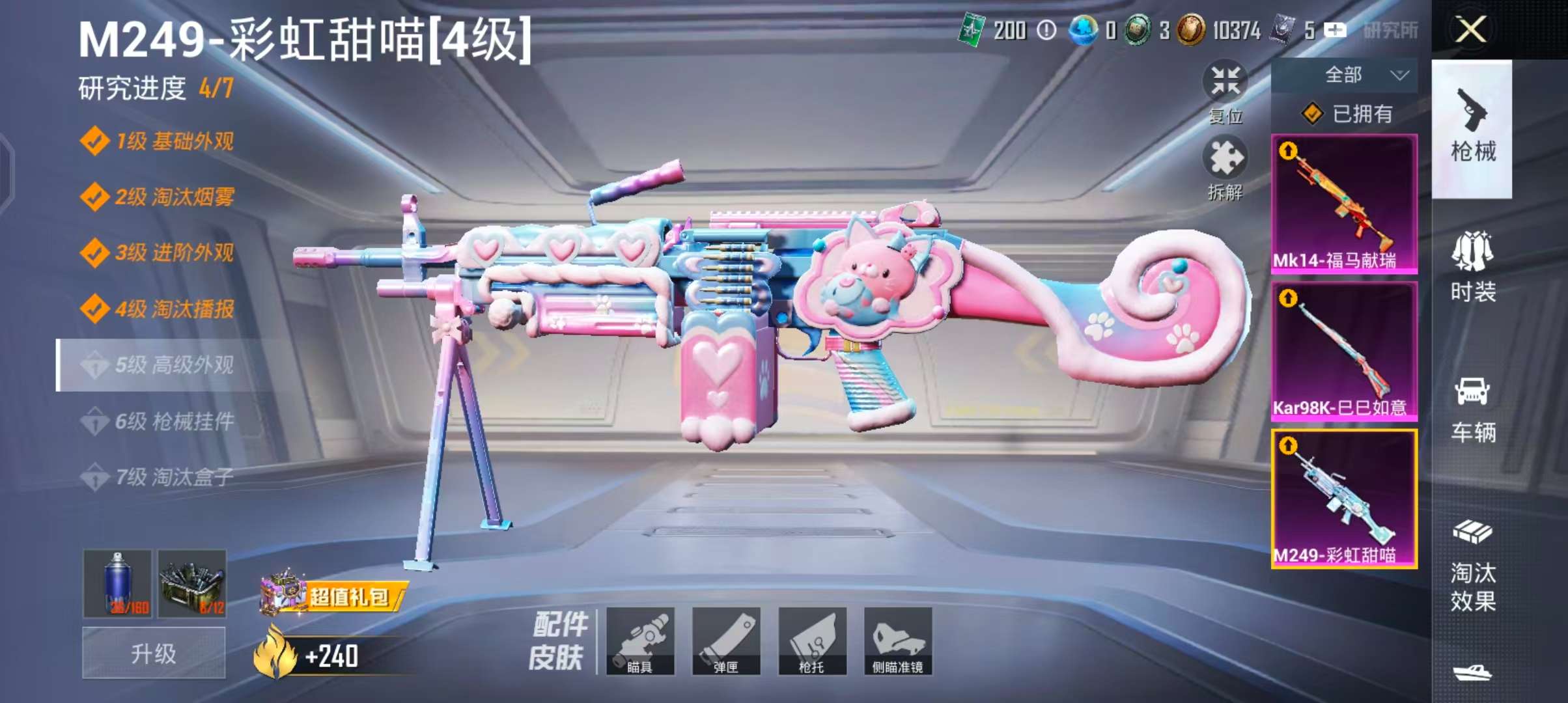This screenshot has width=1568, height=703.
Task: Switch to the 车辆 vehicles tab
Action: pos(1472,409)
